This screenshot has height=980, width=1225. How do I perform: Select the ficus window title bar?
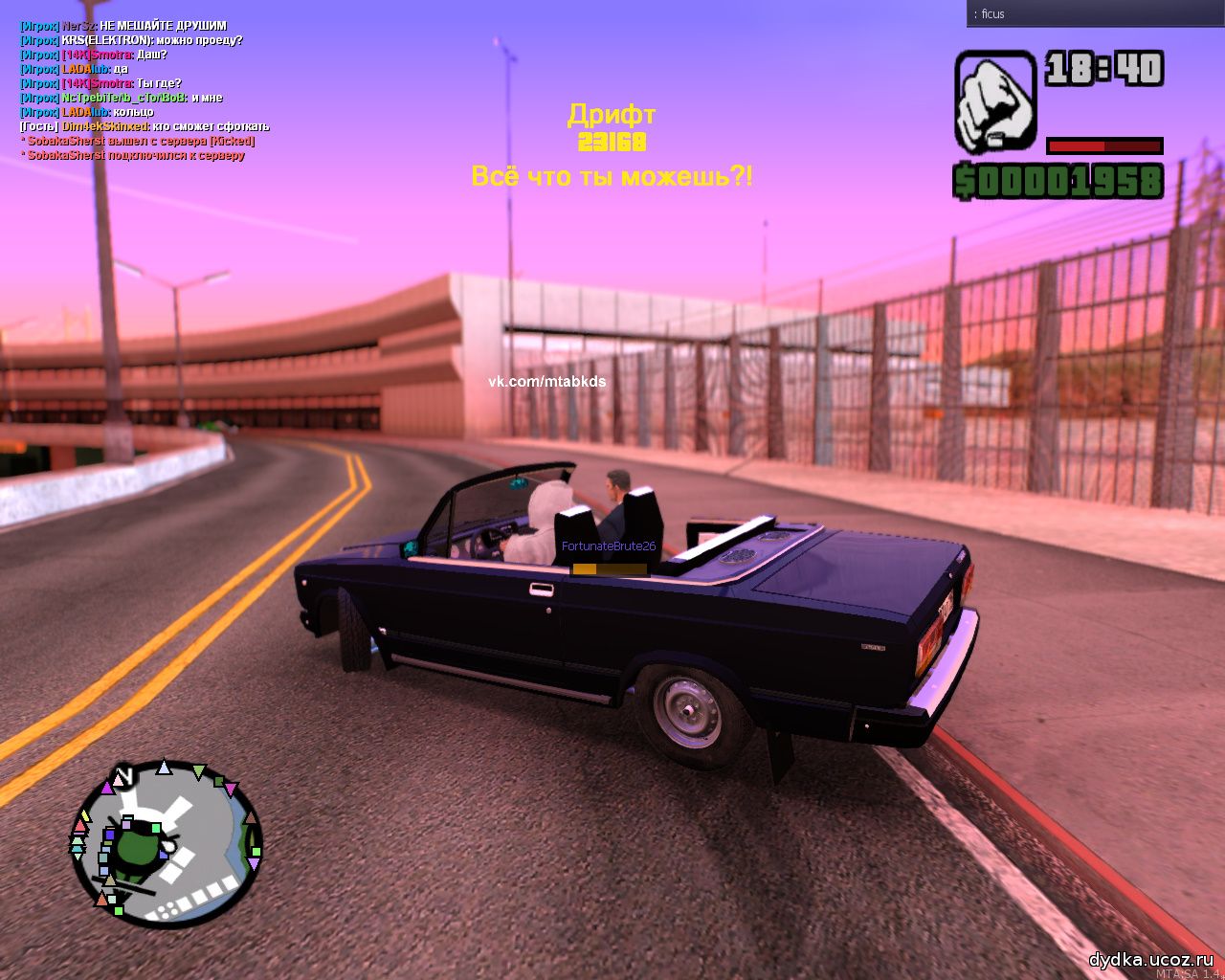(1095, 13)
